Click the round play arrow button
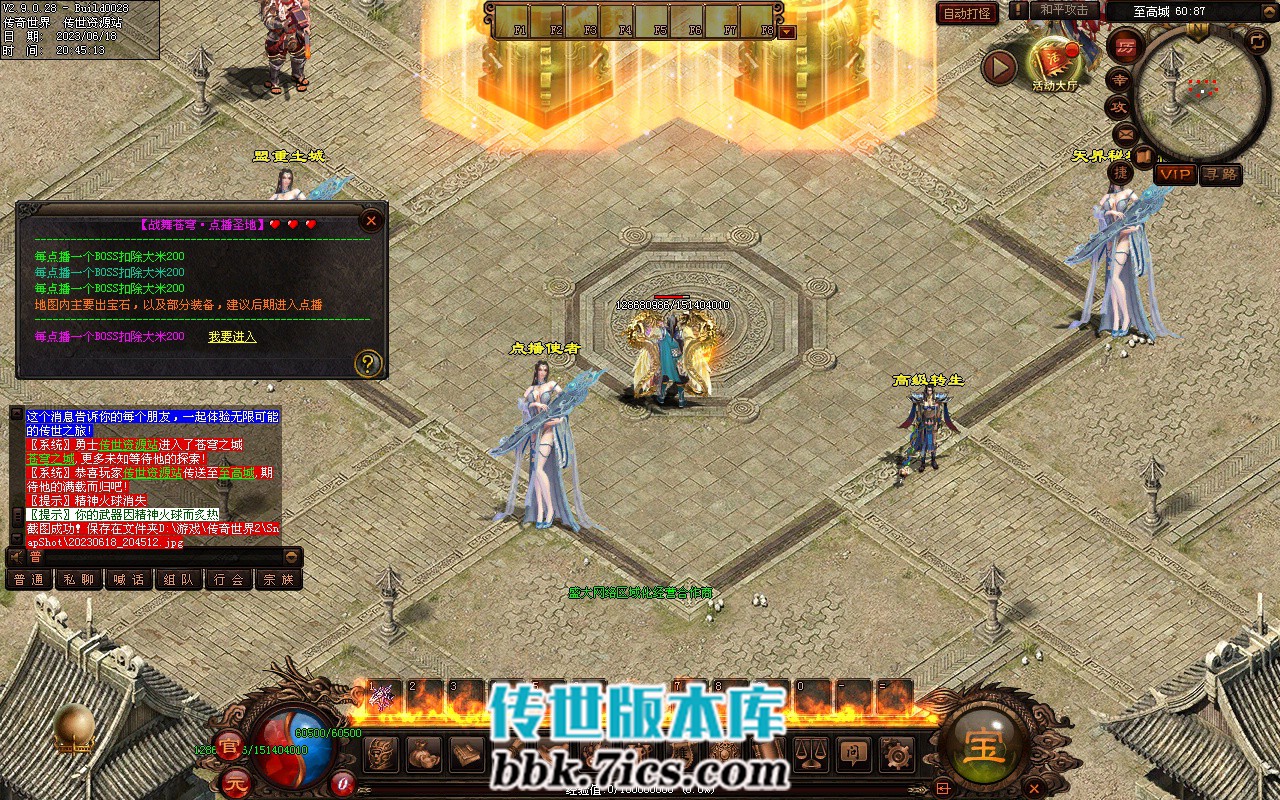This screenshot has height=800, width=1280. (x=998, y=67)
